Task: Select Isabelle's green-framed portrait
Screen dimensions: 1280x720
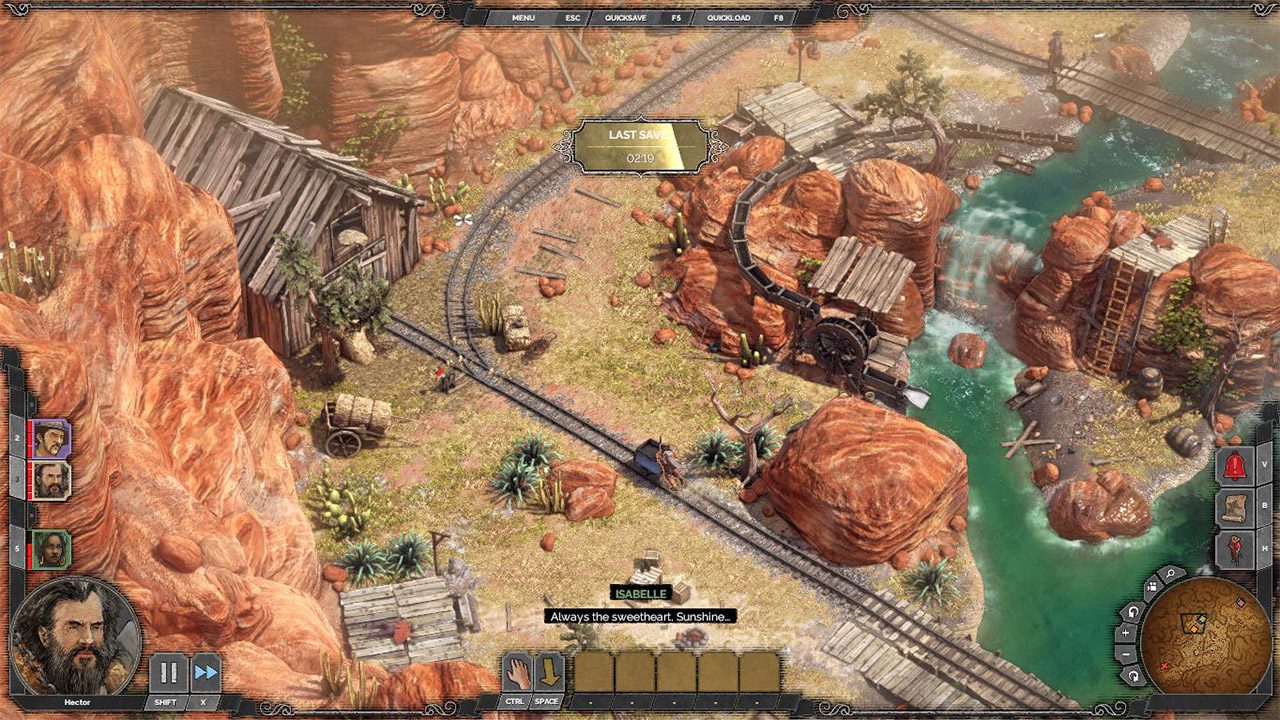Action: pyautogui.click(x=50, y=549)
